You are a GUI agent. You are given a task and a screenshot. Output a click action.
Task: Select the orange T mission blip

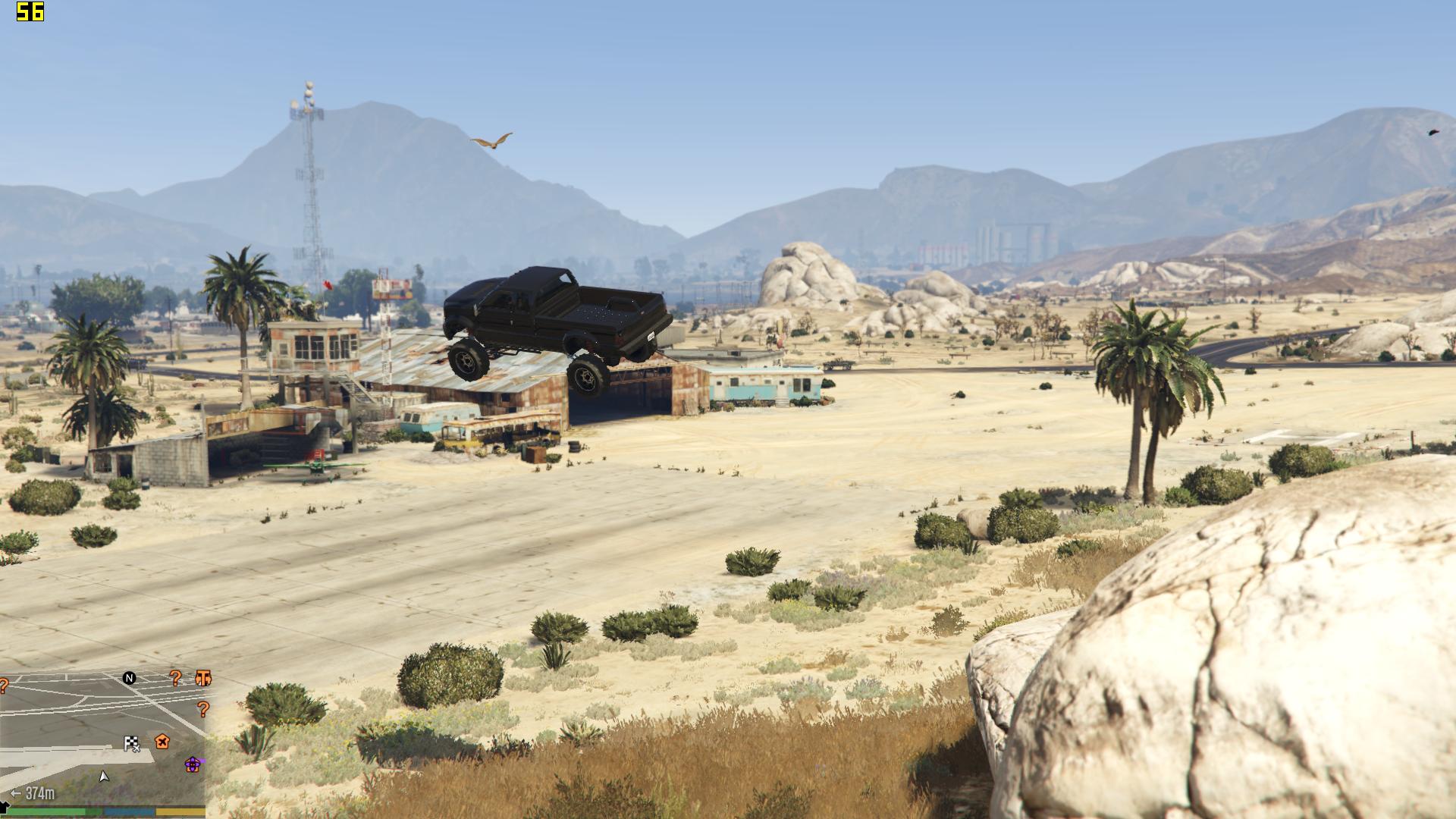203,678
